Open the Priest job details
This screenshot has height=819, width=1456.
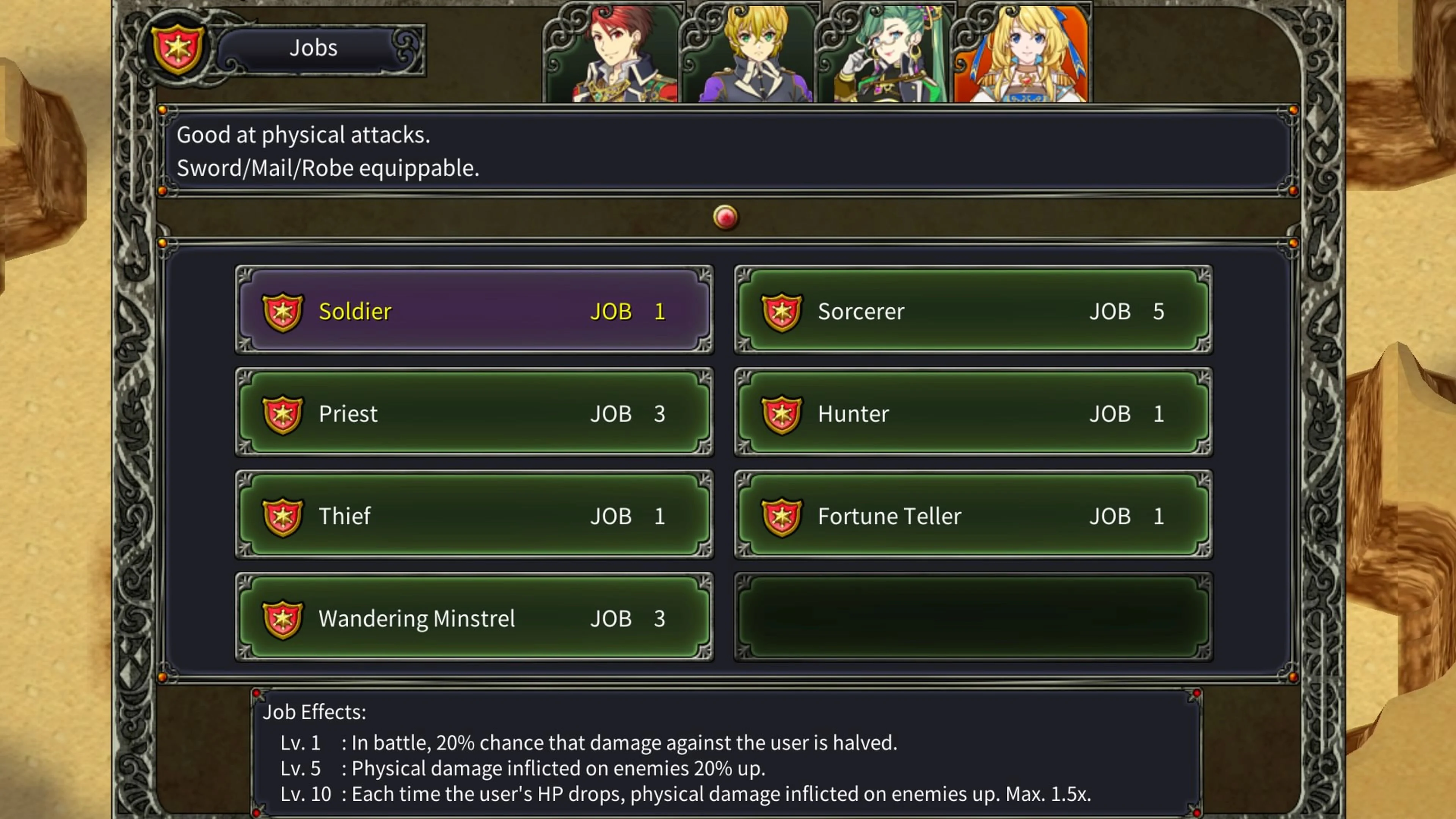click(475, 414)
